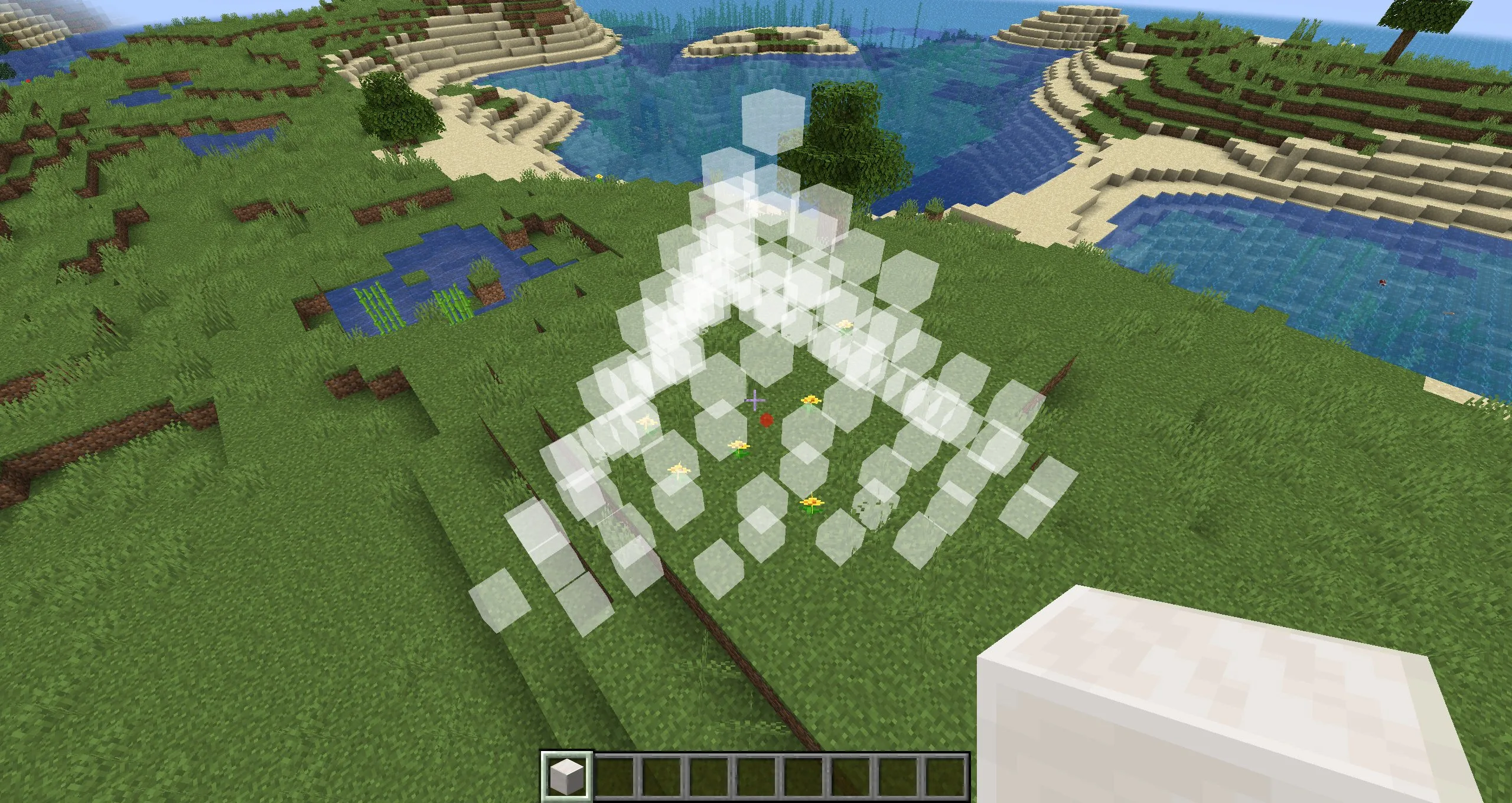The width and height of the screenshot is (1512, 803).
Task: Click the dandelion near the bottom of the particle cloud
Action: 812,503
